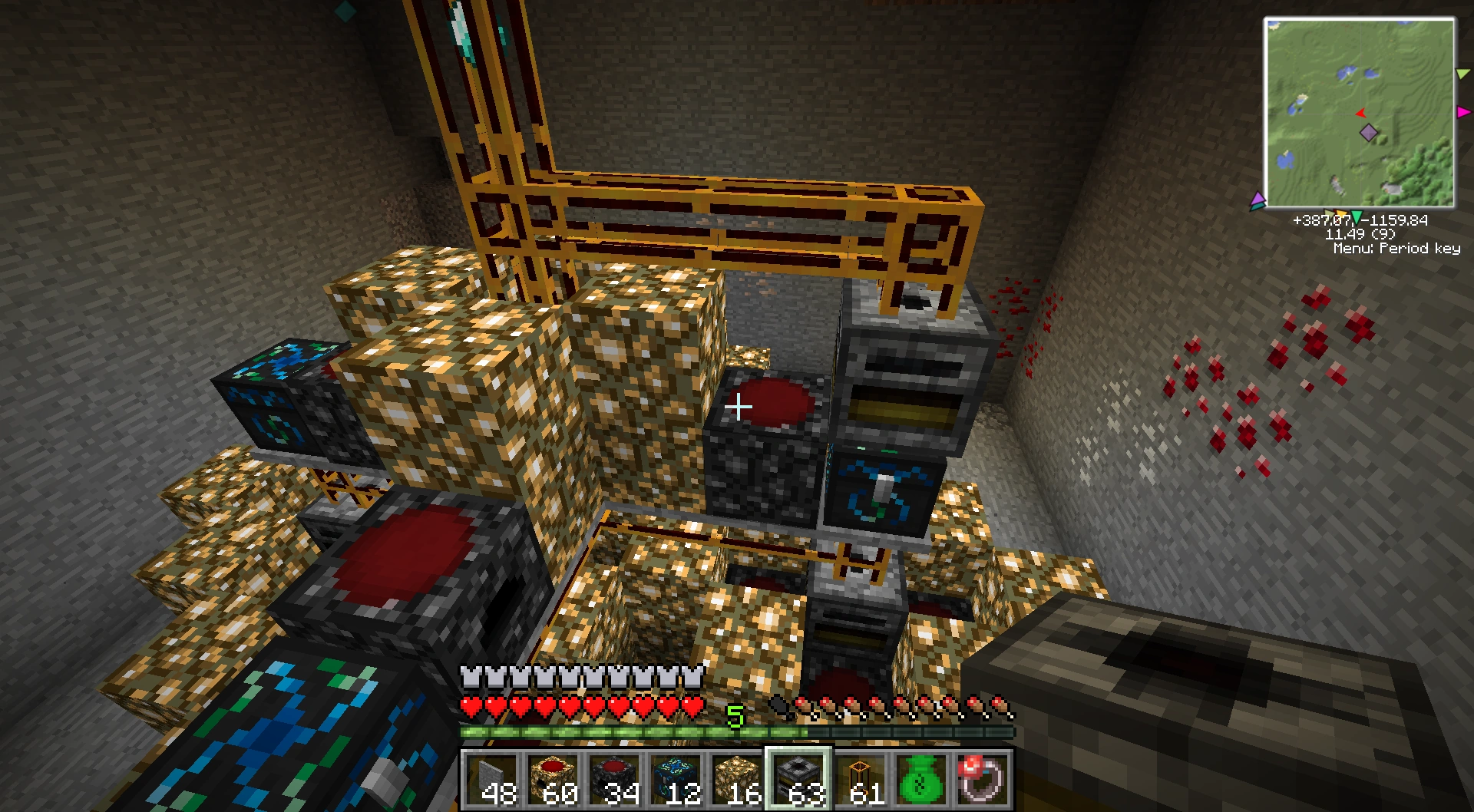Select the red gem ring slot
The height and width of the screenshot is (812, 1474).
(x=981, y=778)
